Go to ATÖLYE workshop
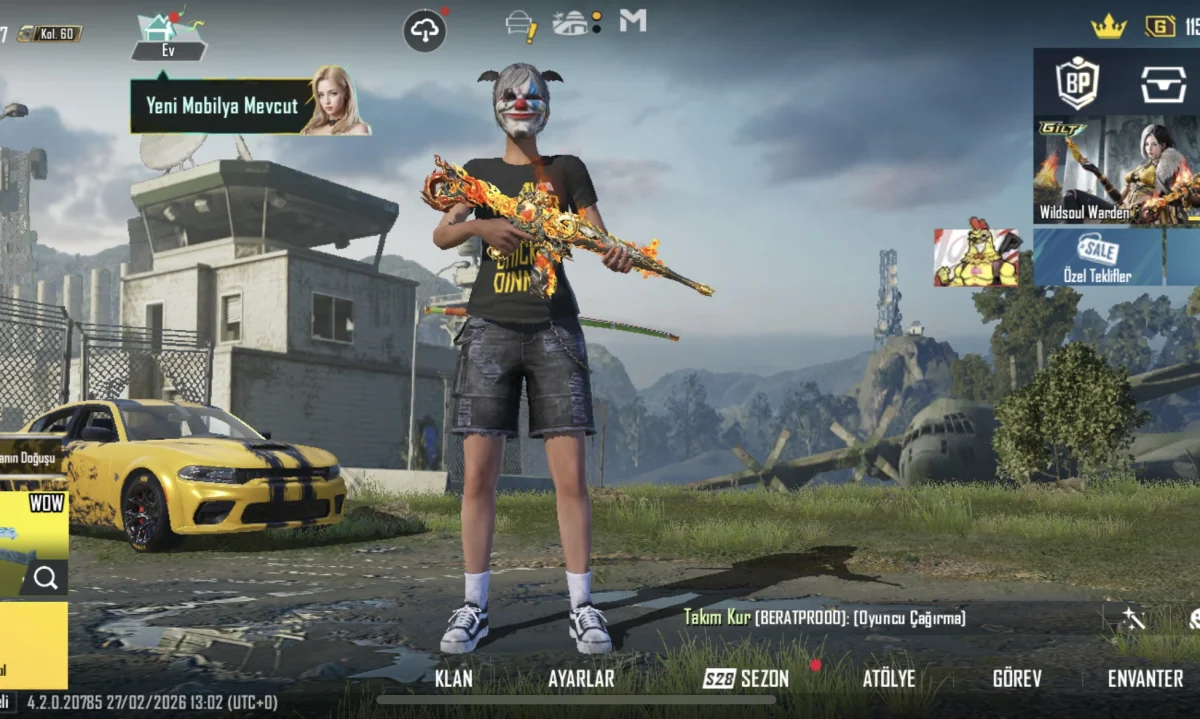1200x719 pixels. (x=889, y=678)
